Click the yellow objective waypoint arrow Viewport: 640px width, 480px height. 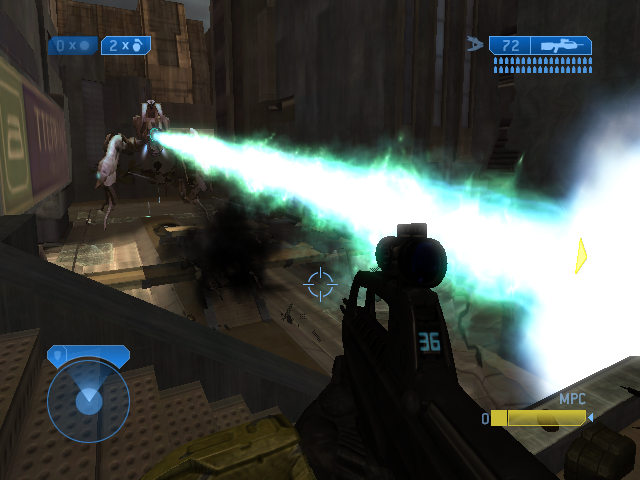(580, 256)
